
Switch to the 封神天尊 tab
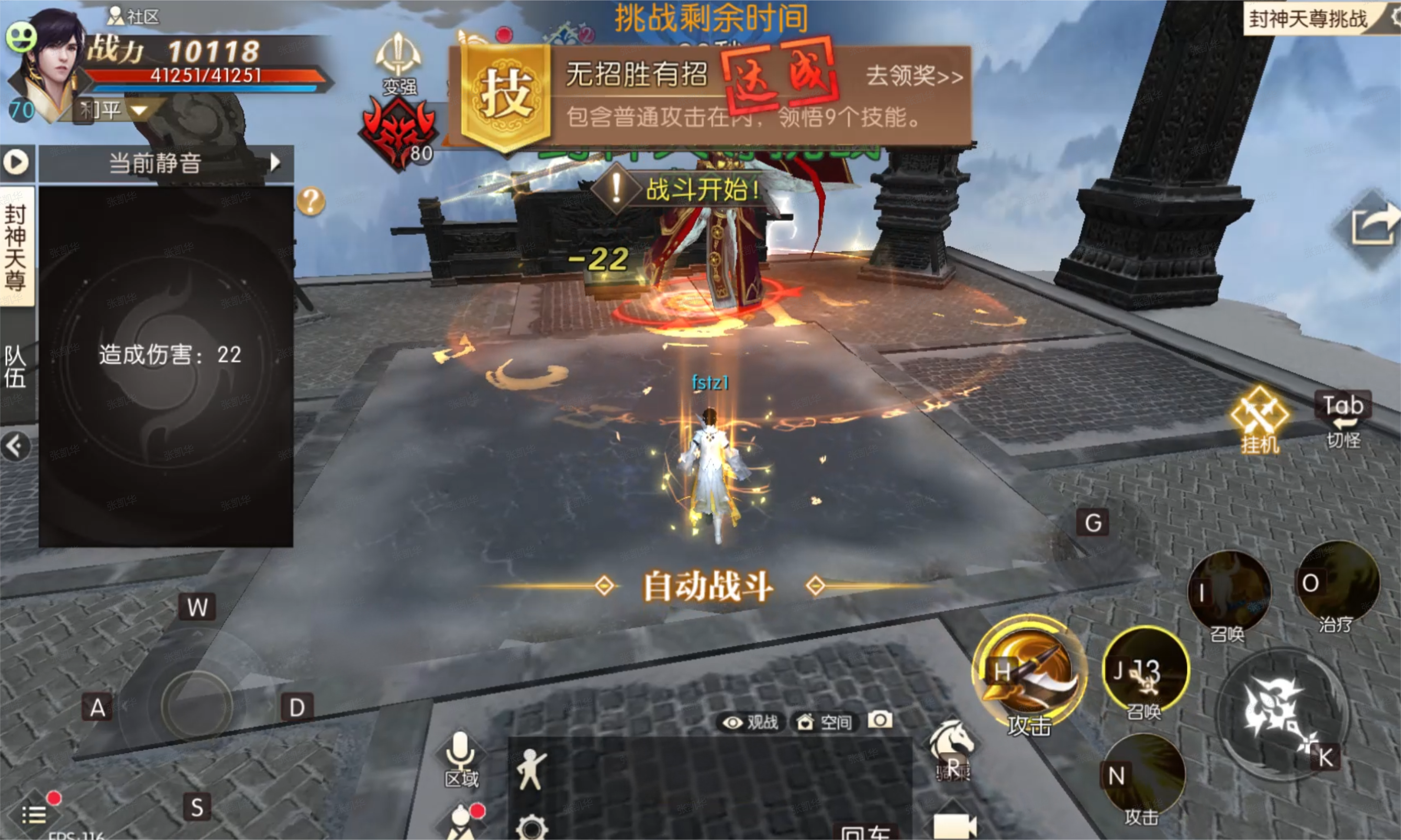[x=16, y=247]
